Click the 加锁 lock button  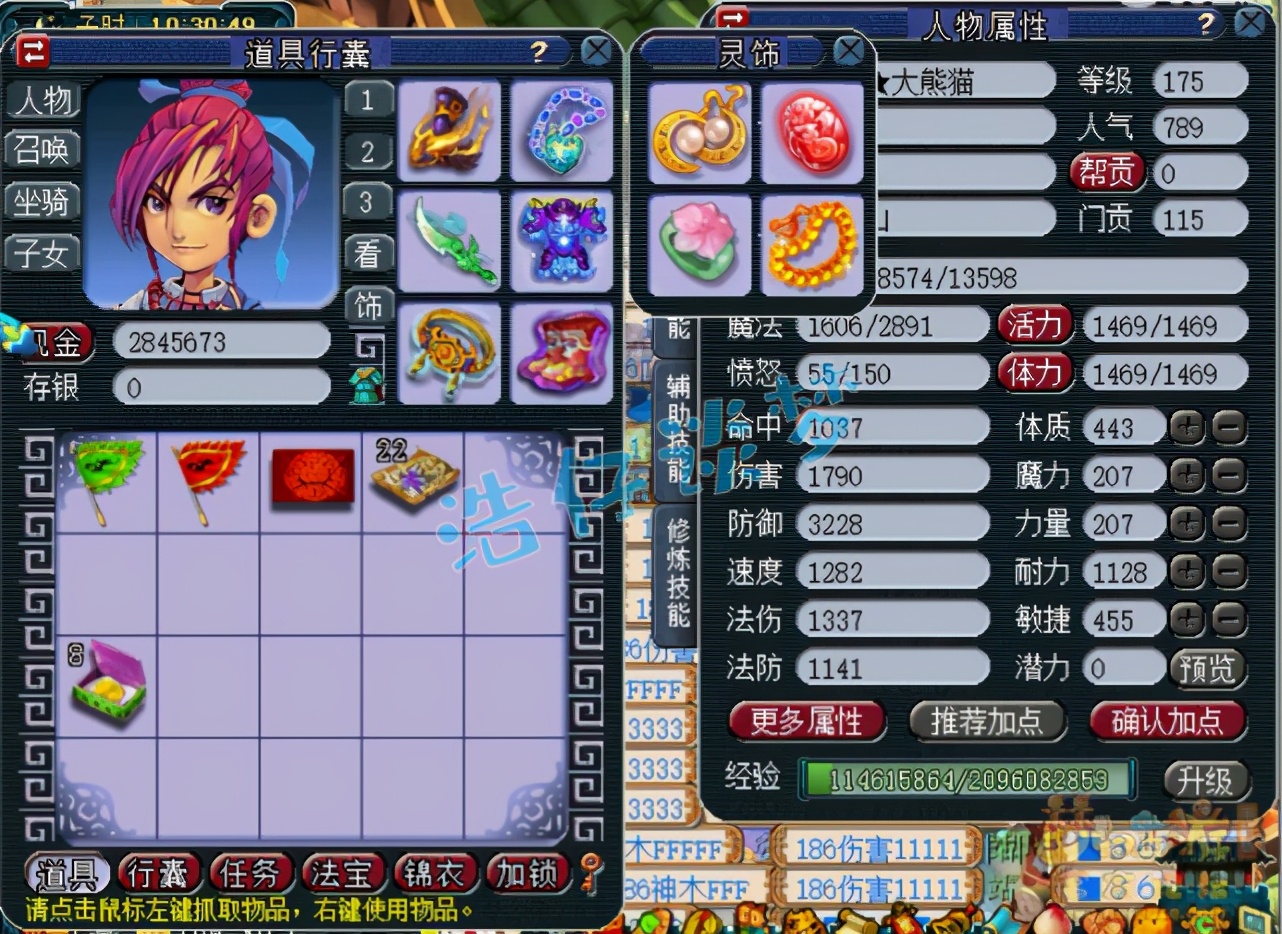point(526,873)
